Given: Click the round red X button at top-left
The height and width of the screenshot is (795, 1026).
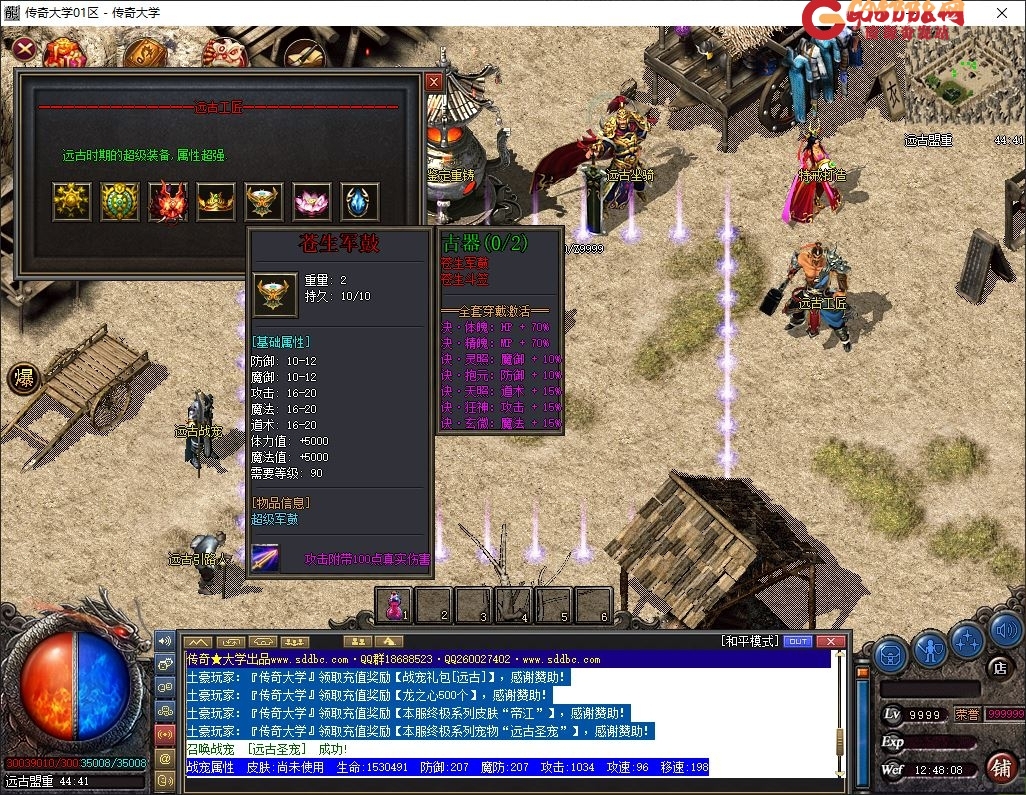Looking at the screenshot, I should (25, 48).
